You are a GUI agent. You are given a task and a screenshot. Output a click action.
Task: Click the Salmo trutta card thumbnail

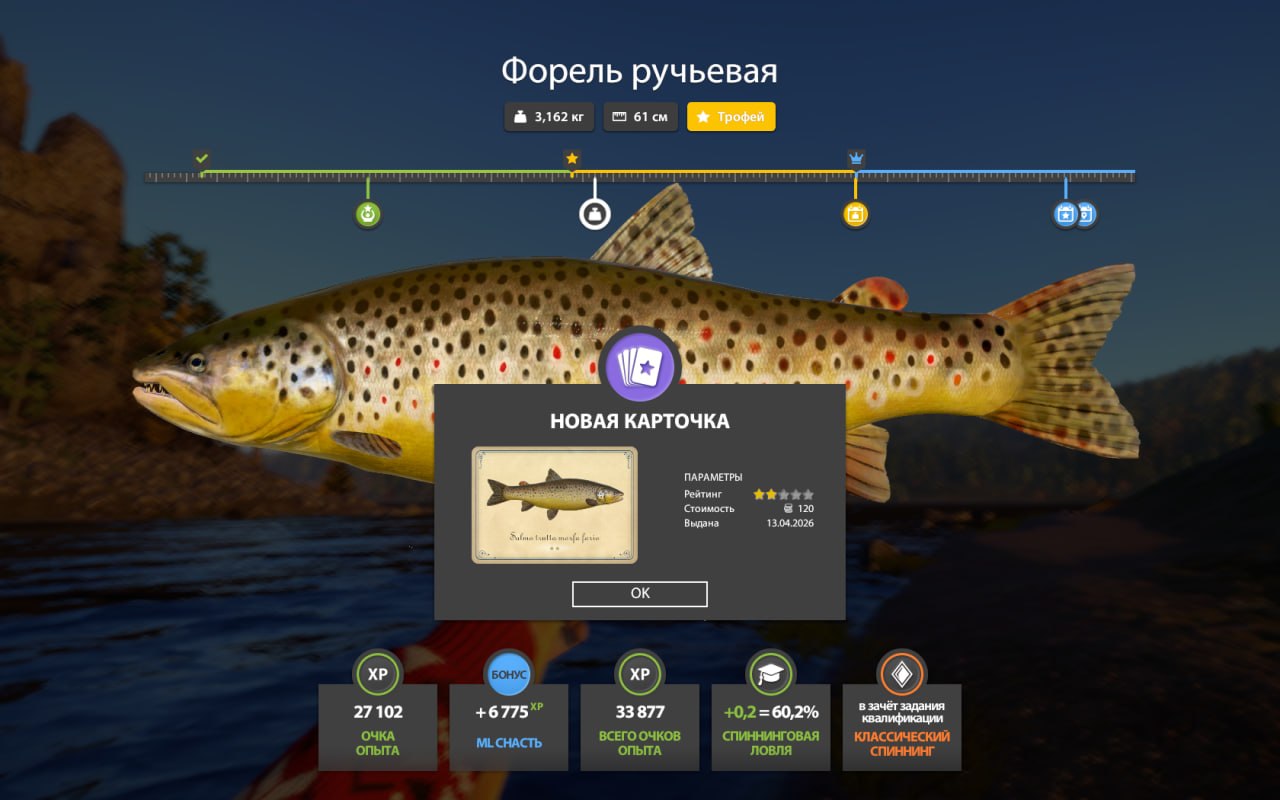coord(557,505)
